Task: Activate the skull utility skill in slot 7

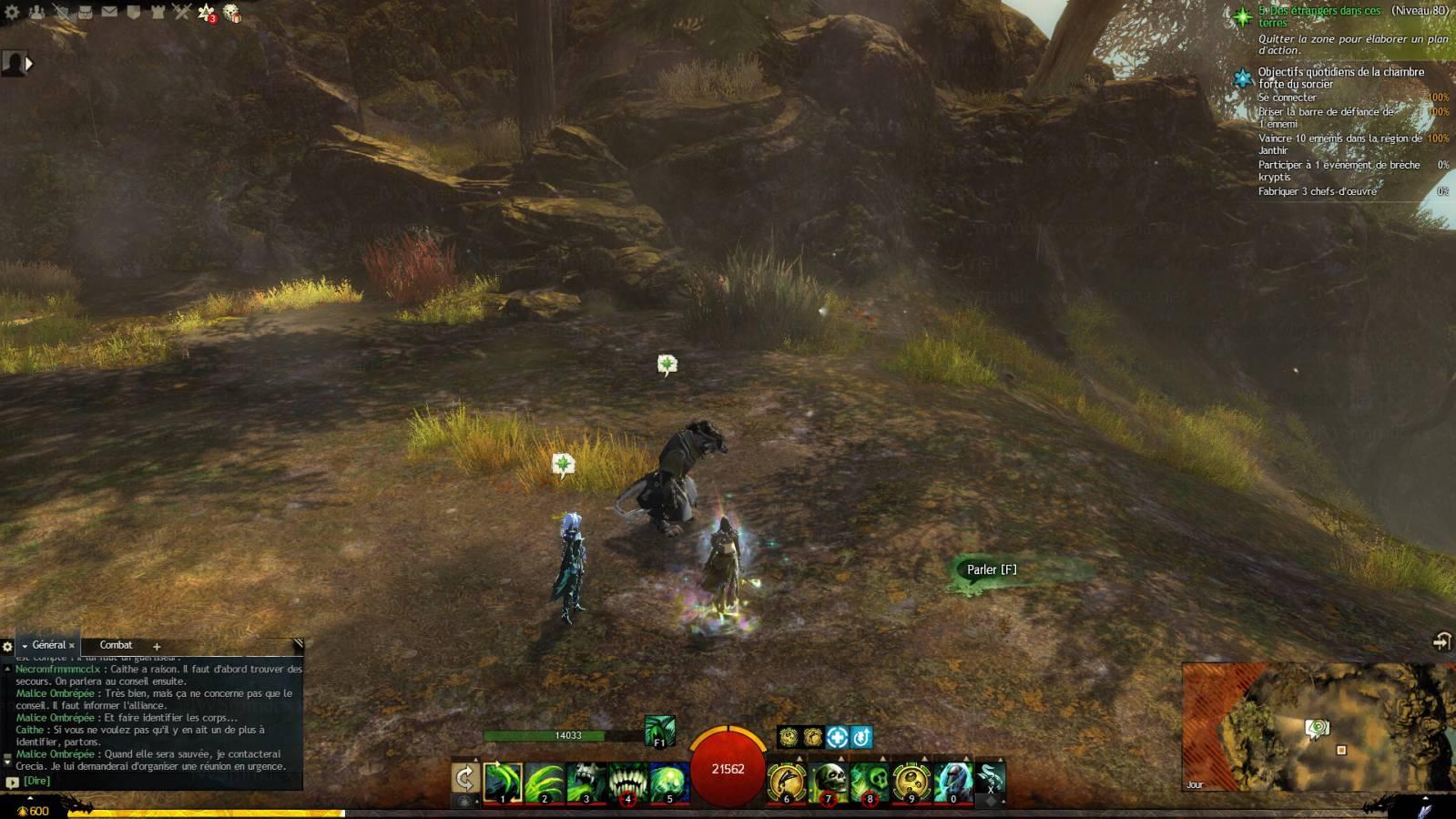Action: pyautogui.click(x=829, y=783)
